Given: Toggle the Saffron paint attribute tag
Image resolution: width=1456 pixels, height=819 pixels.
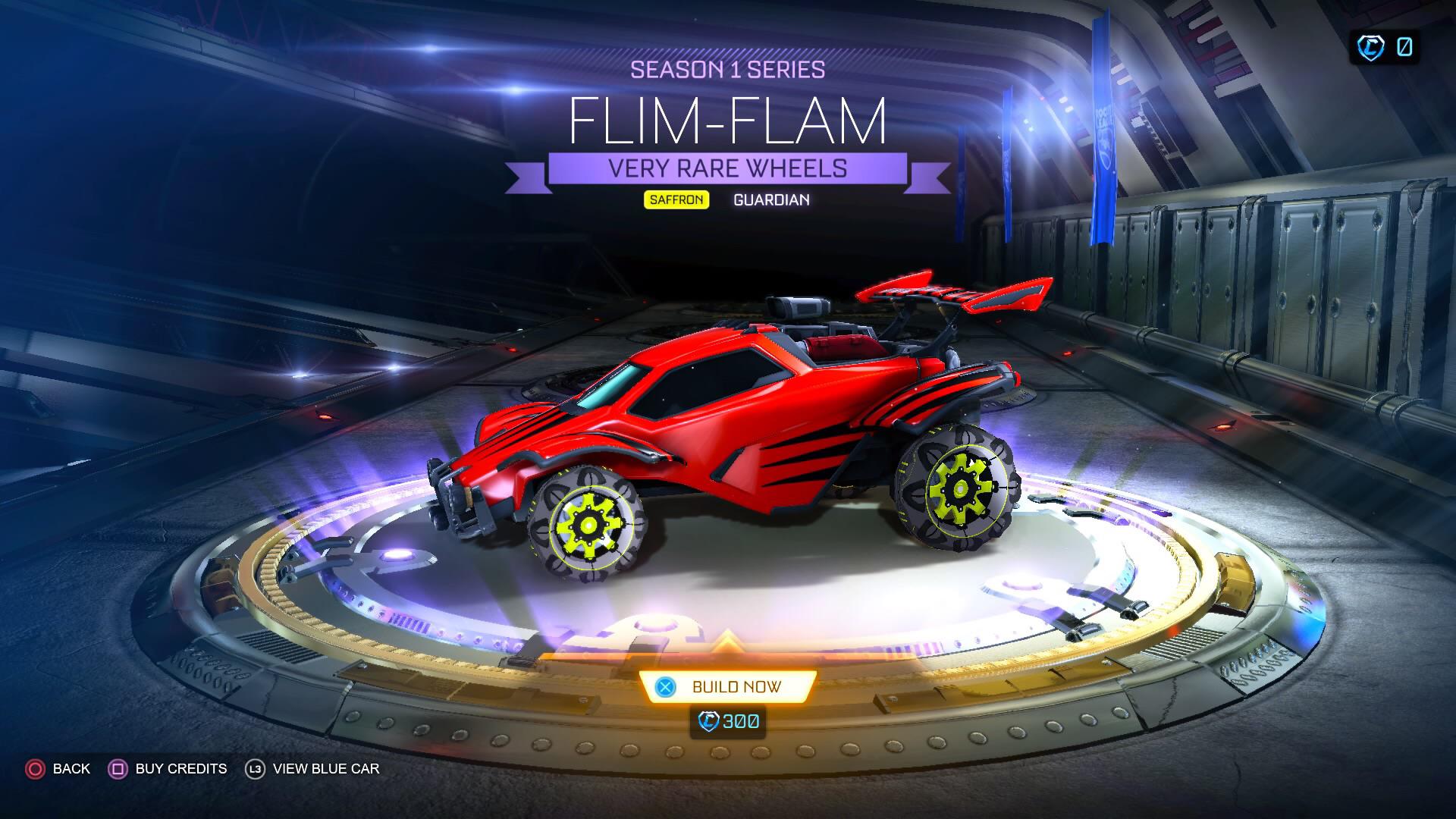Looking at the screenshot, I should click(677, 200).
